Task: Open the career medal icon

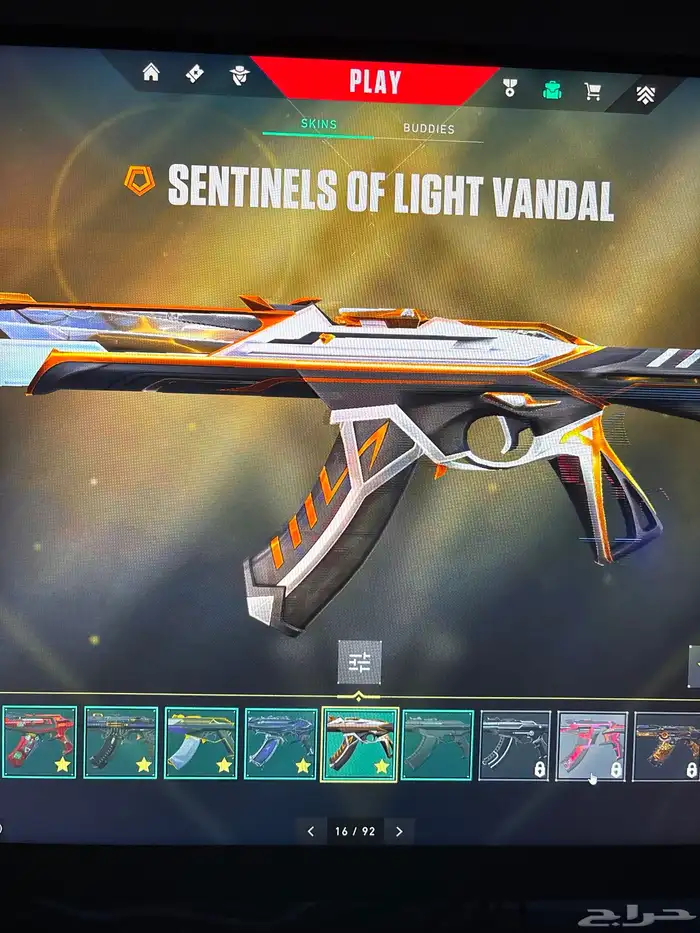Action: [x=509, y=88]
